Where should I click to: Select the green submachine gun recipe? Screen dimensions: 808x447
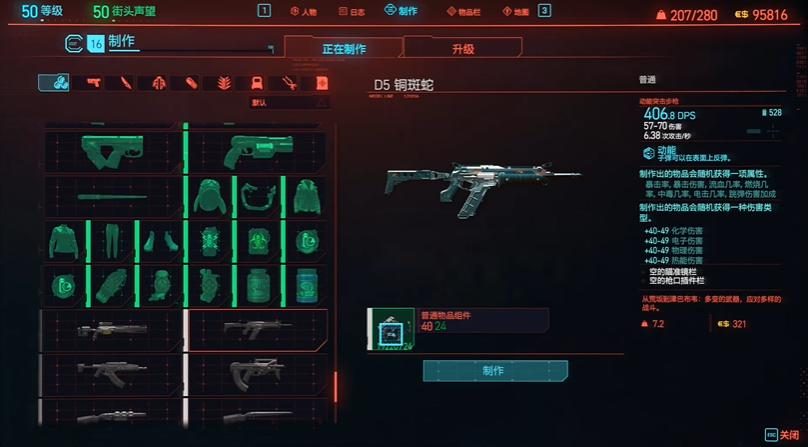pos(112,151)
